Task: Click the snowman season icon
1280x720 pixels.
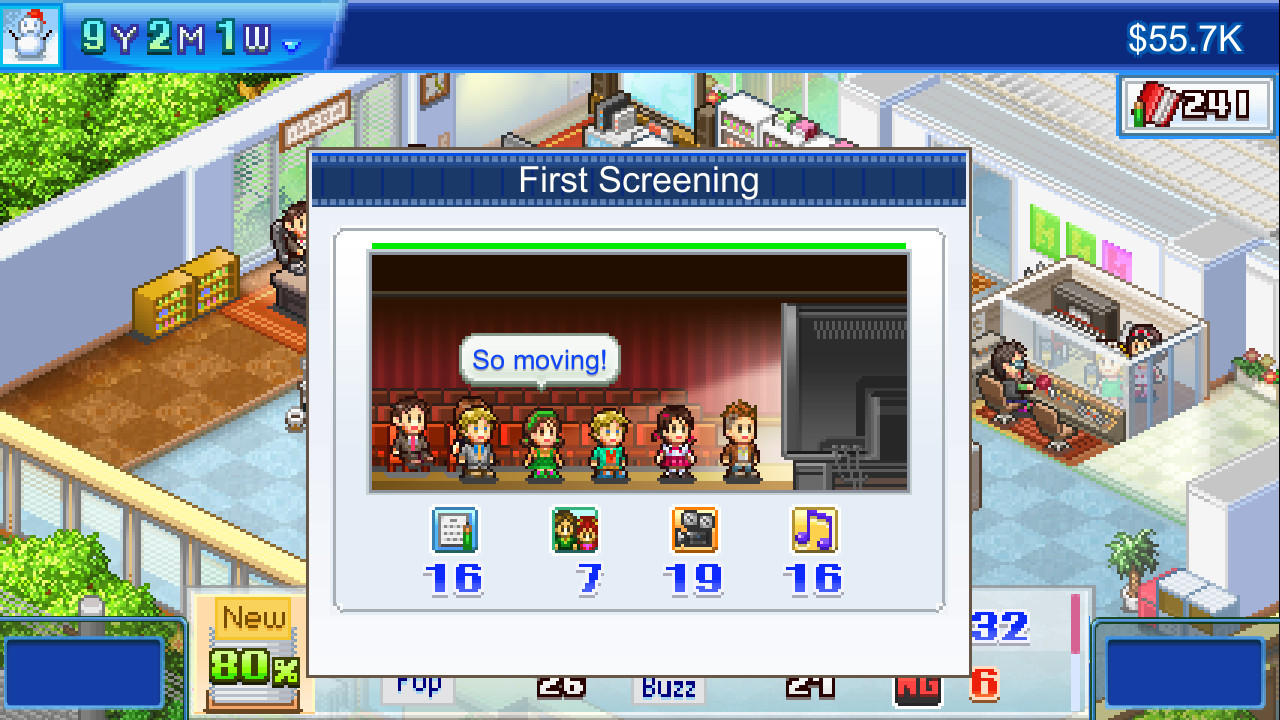Action: click(x=30, y=30)
